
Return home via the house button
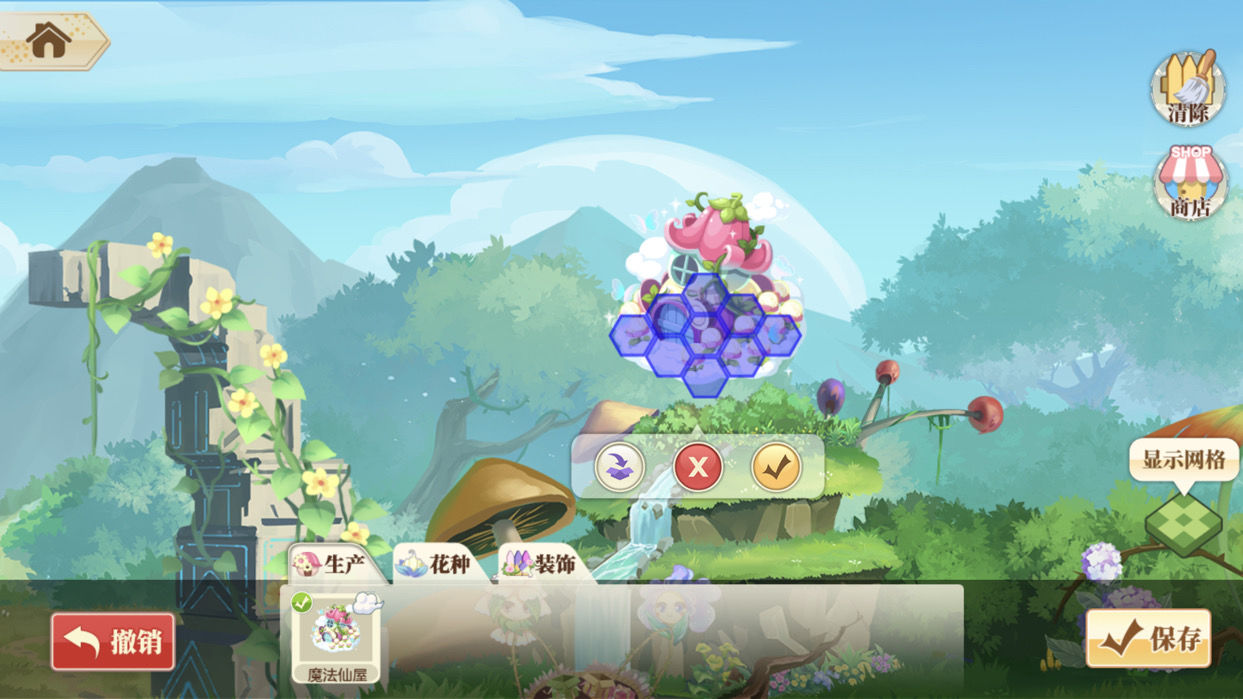coord(48,40)
